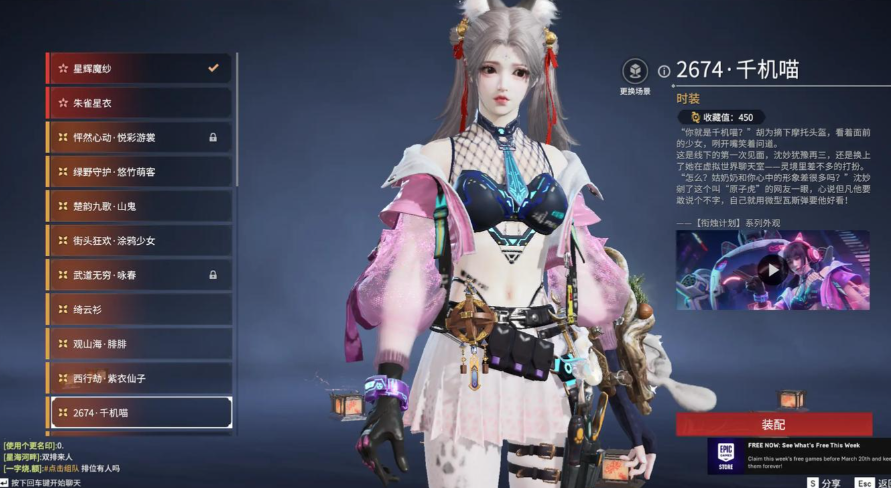Choose the 朱雀星衣 outfit
The image size is (891, 488).
(139, 103)
